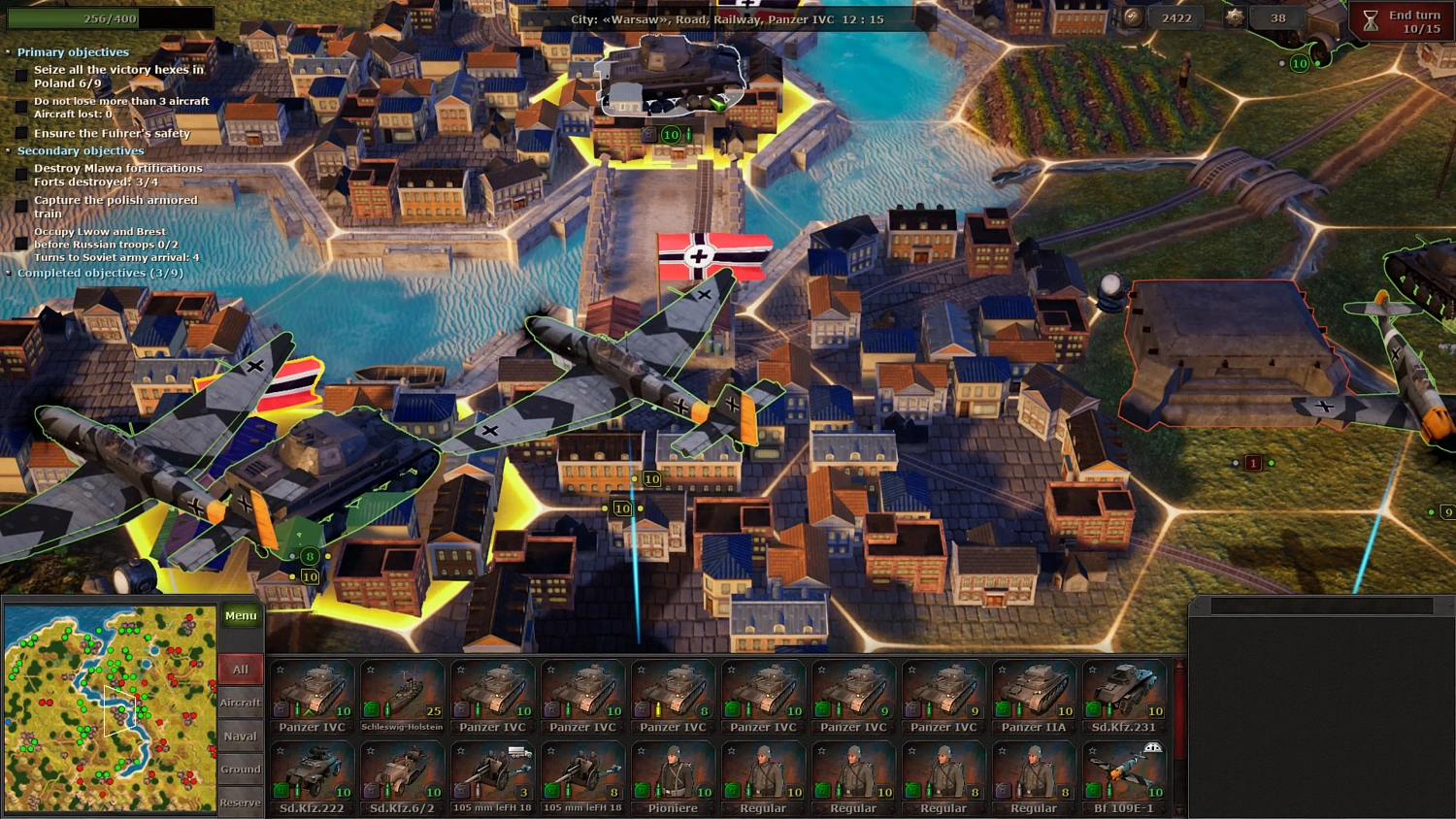Select the Bf 109E-1 fighter unit
The image size is (1456, 819).
1123,771
